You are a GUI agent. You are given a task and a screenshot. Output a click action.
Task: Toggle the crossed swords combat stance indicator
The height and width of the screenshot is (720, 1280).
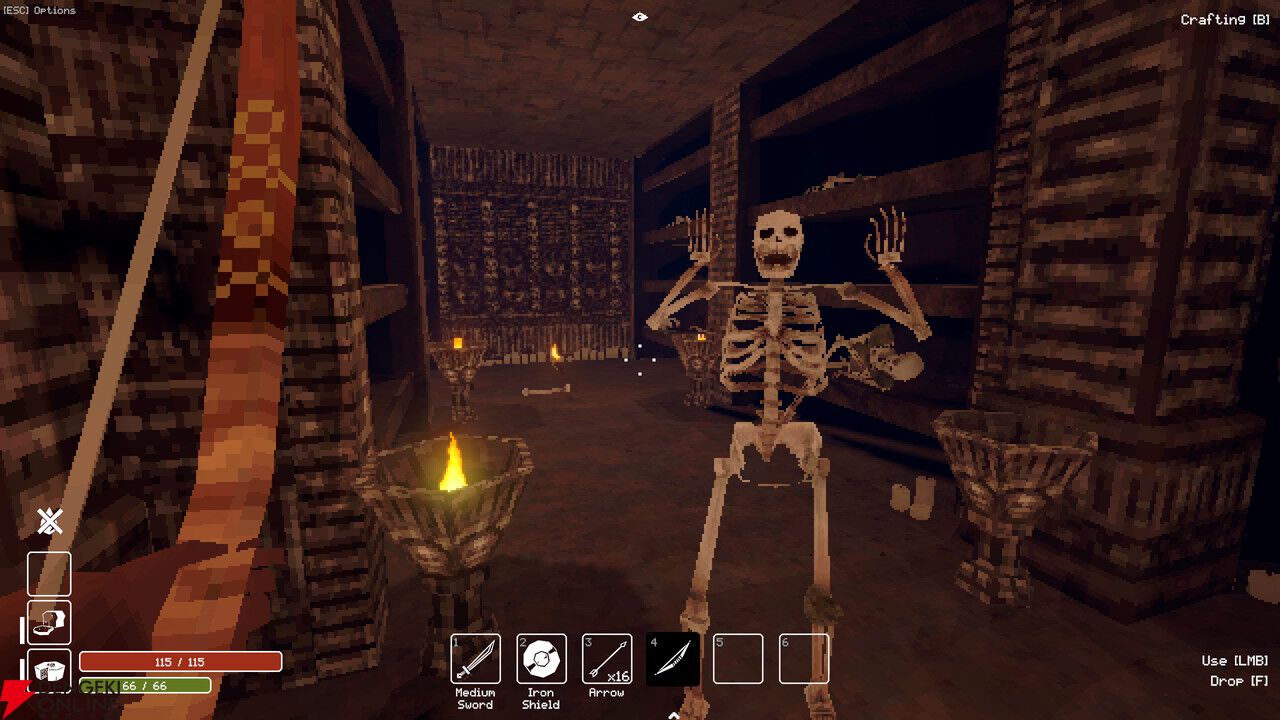coord(47,521)
